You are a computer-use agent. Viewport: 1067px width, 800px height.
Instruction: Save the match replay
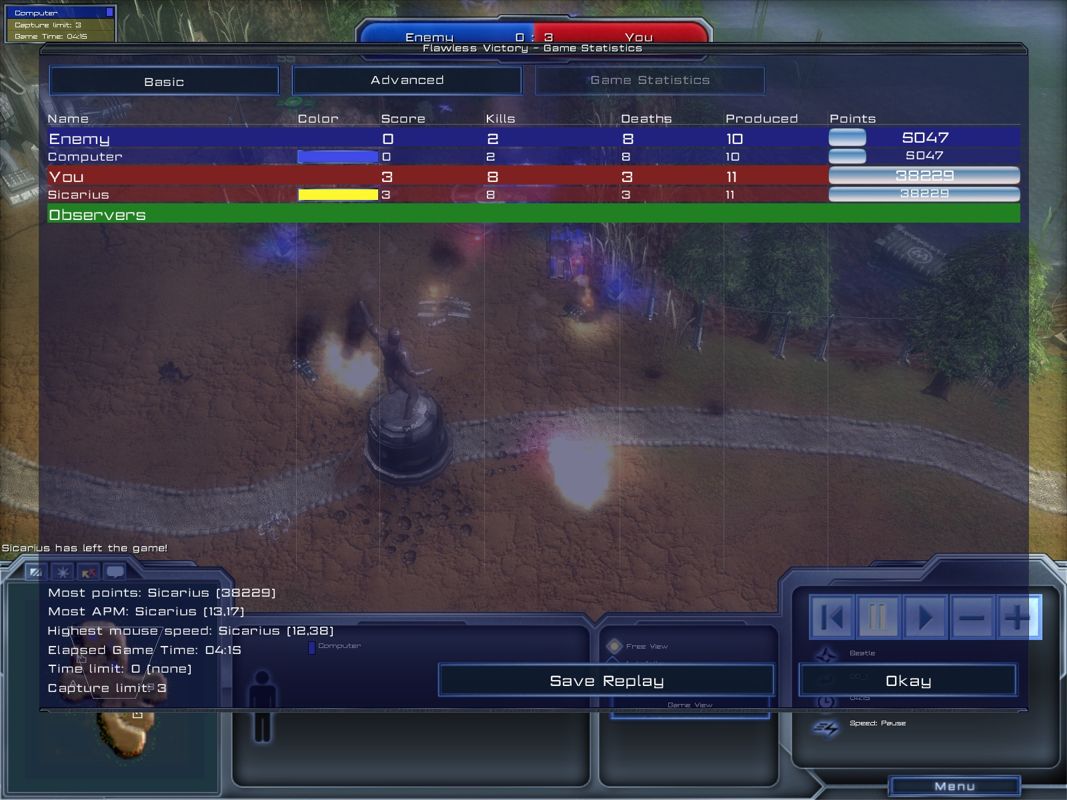(x=606, y=681)
